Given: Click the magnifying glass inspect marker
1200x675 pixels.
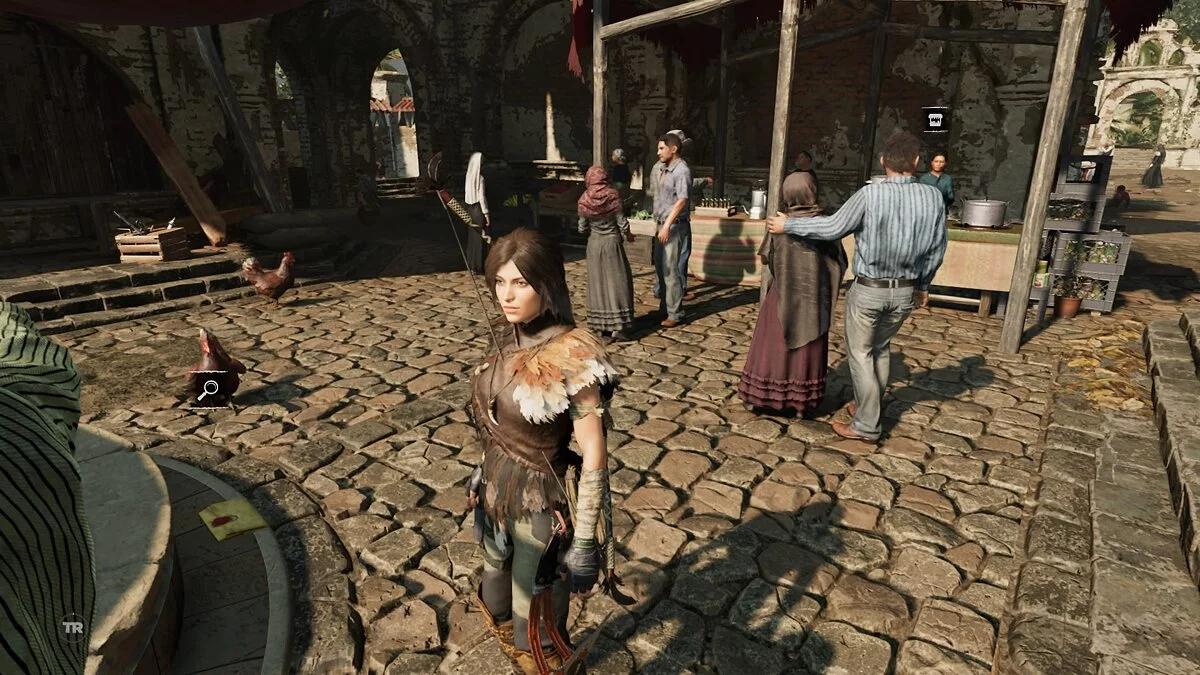Looking at the screenshot, I should point(208,390).
